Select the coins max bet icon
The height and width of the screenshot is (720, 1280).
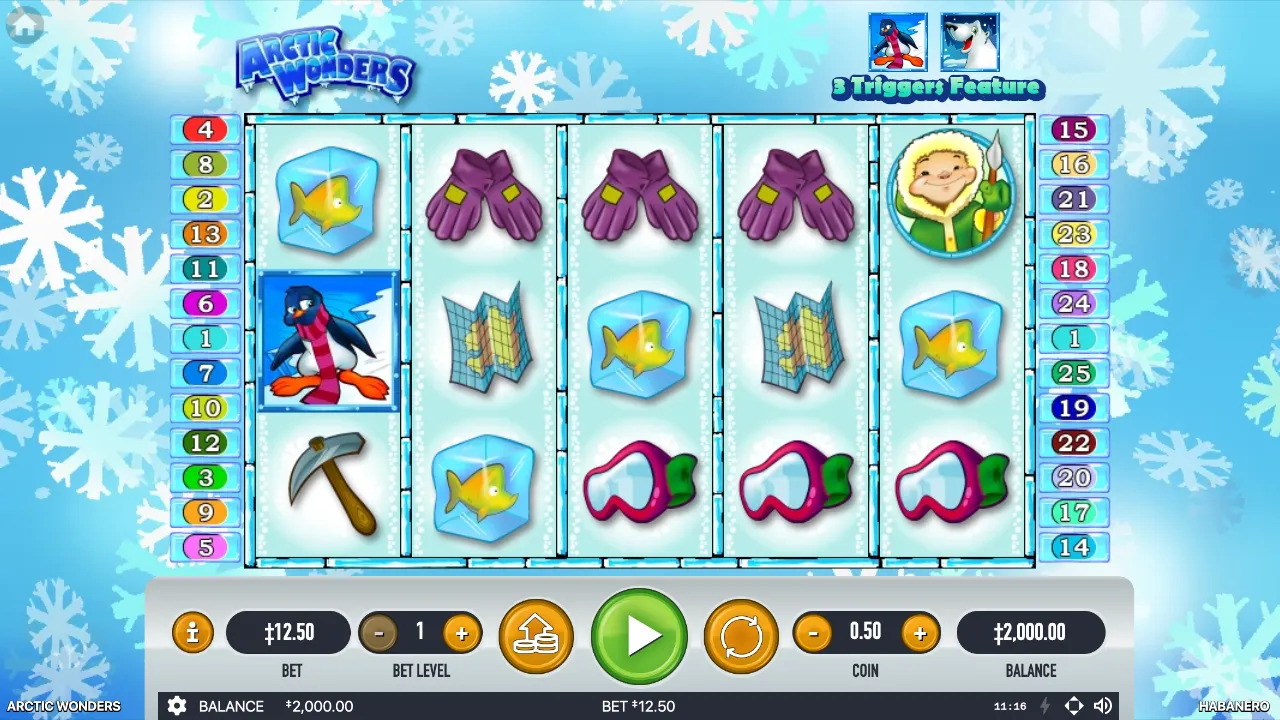point(536,632)
